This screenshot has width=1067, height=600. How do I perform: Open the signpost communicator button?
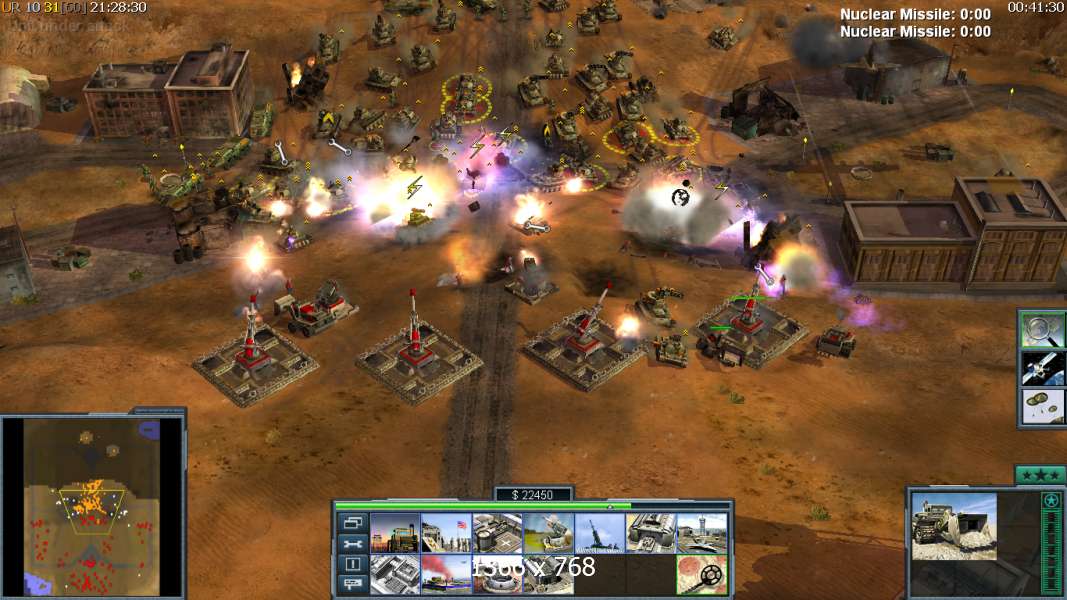(352, 585)
